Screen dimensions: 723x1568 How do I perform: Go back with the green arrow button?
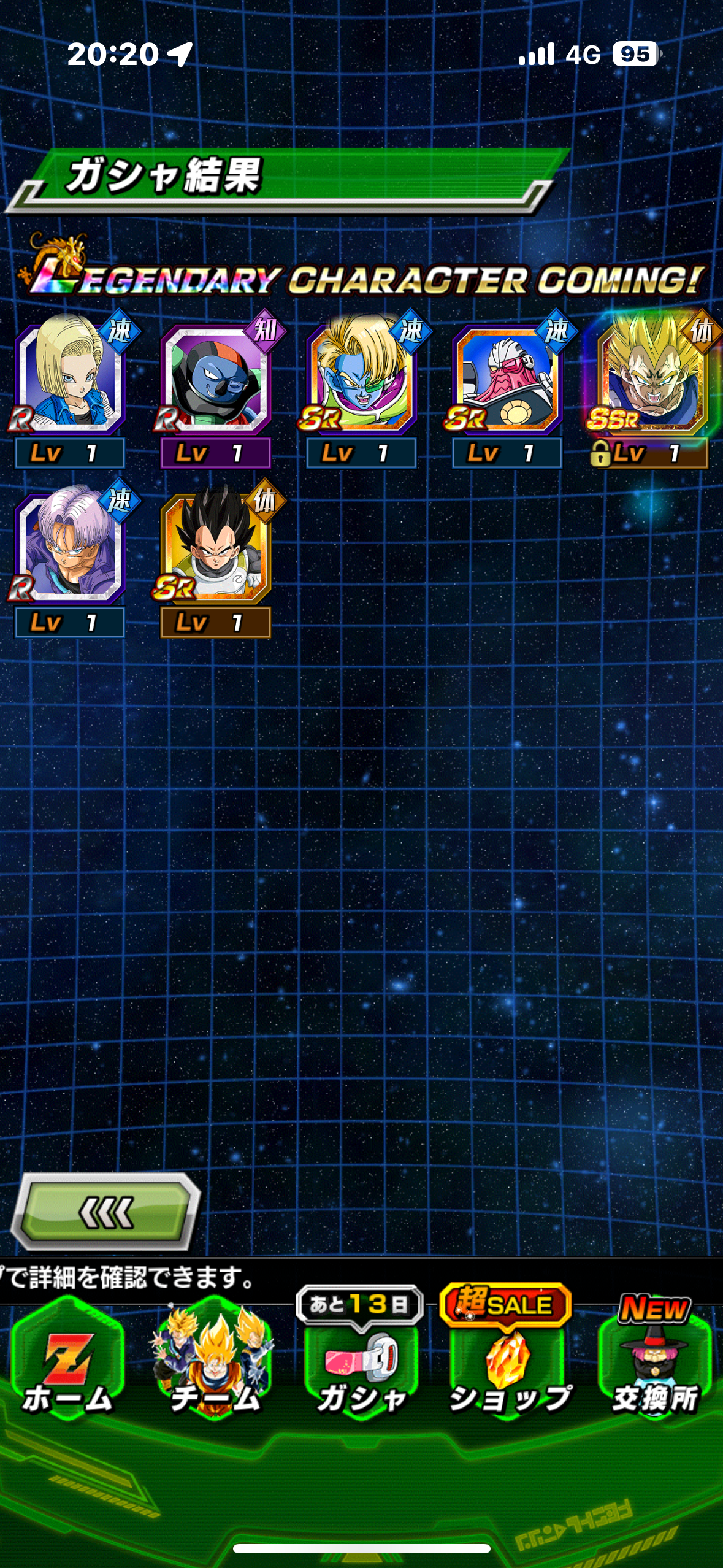[106, 1212]
